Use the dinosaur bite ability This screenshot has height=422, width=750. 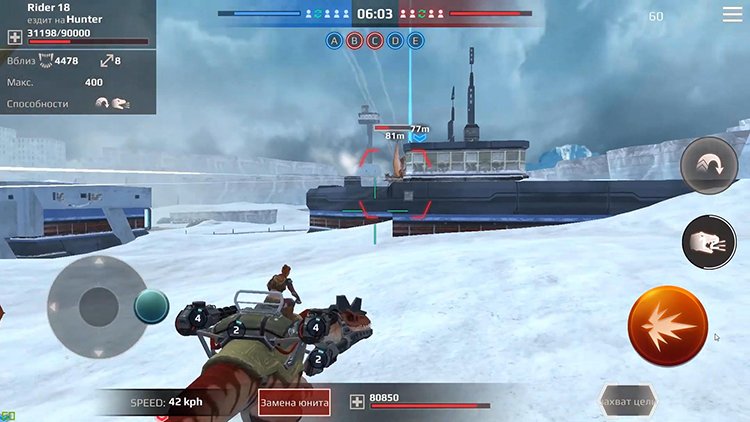tap(708, 243)
